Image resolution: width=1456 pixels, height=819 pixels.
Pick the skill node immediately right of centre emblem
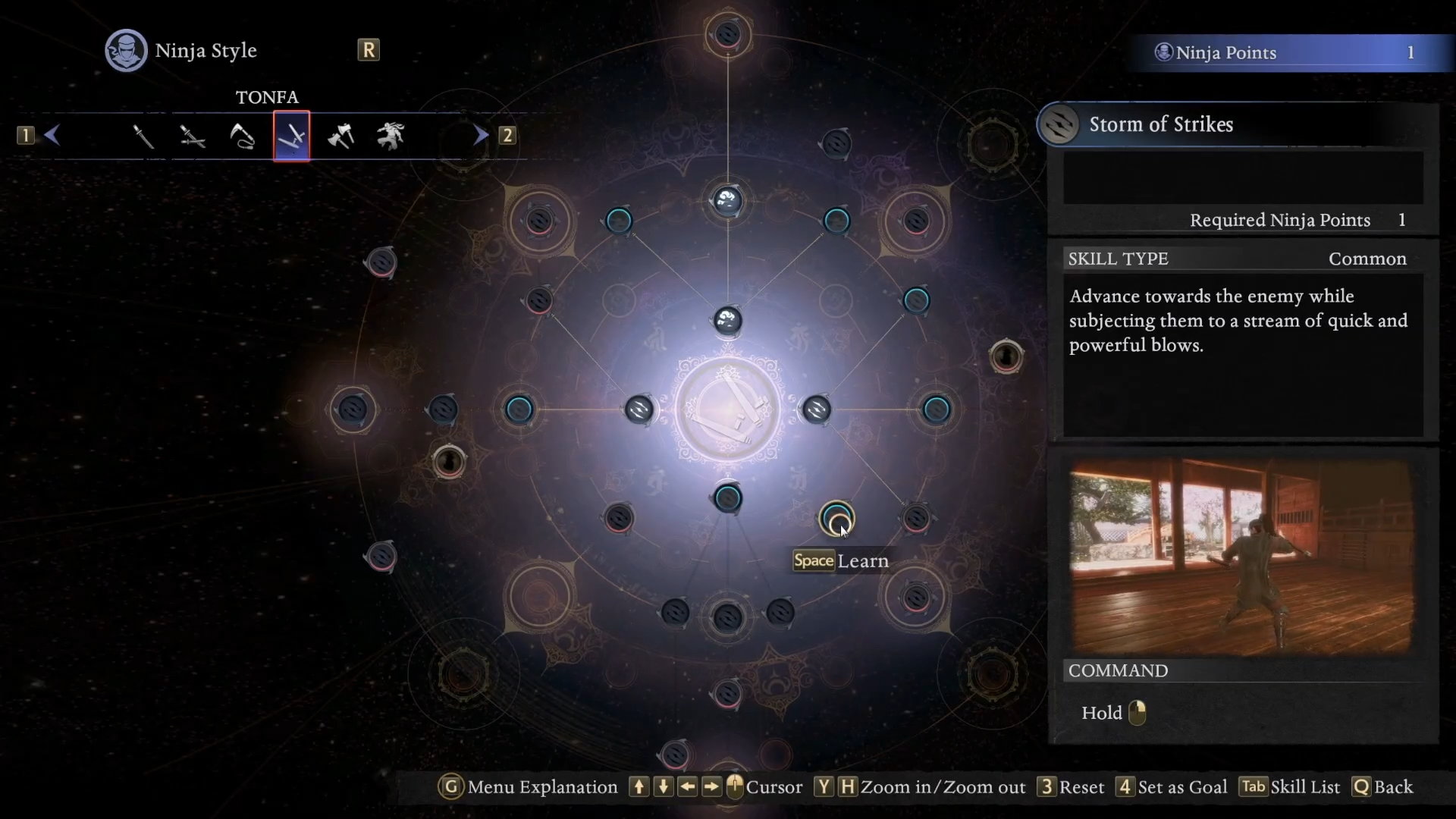pyautogui.click(x=817, y=410)
